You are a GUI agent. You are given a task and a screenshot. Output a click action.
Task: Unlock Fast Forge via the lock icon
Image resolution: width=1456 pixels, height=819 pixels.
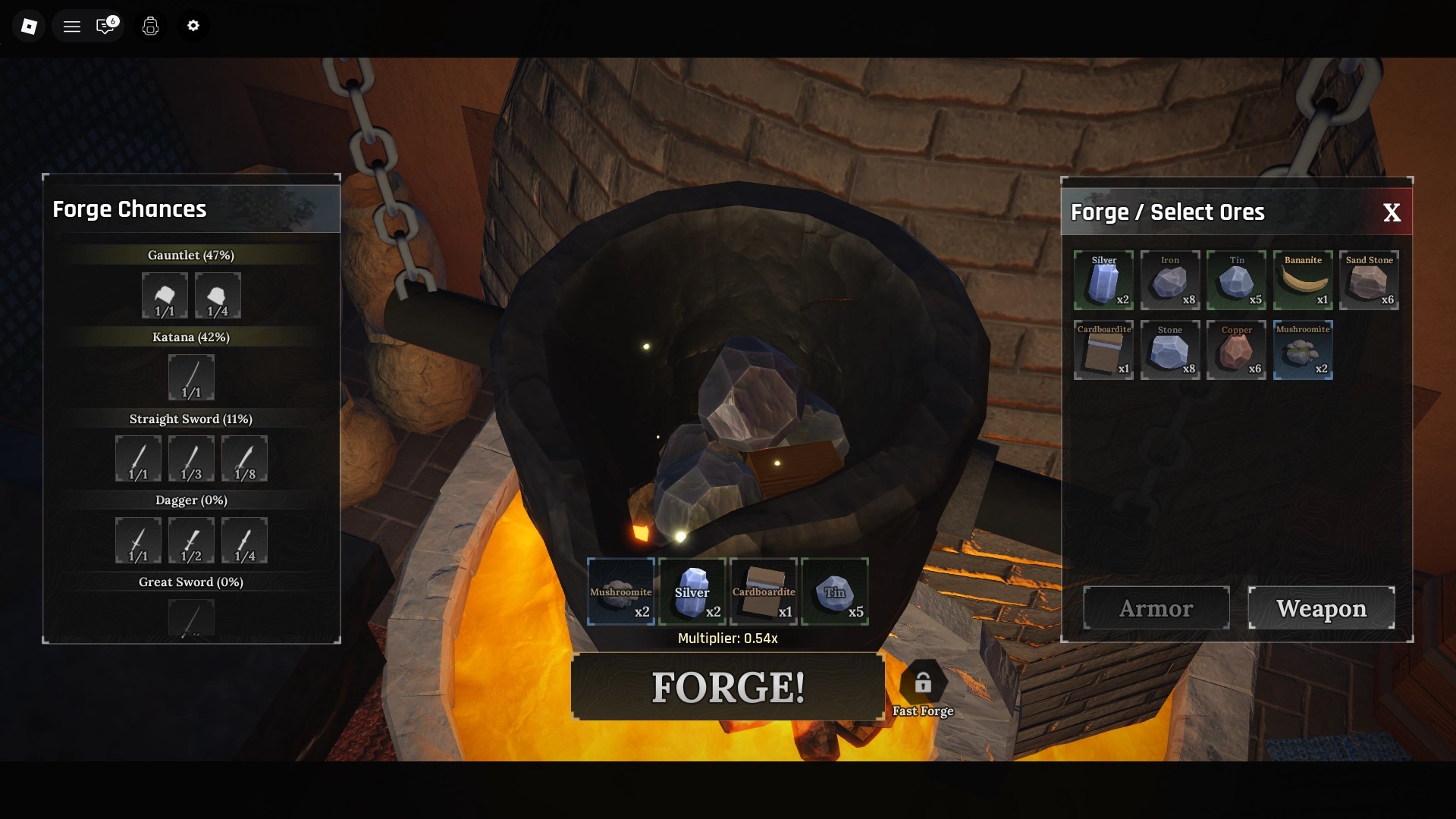[x=923, y=681]
